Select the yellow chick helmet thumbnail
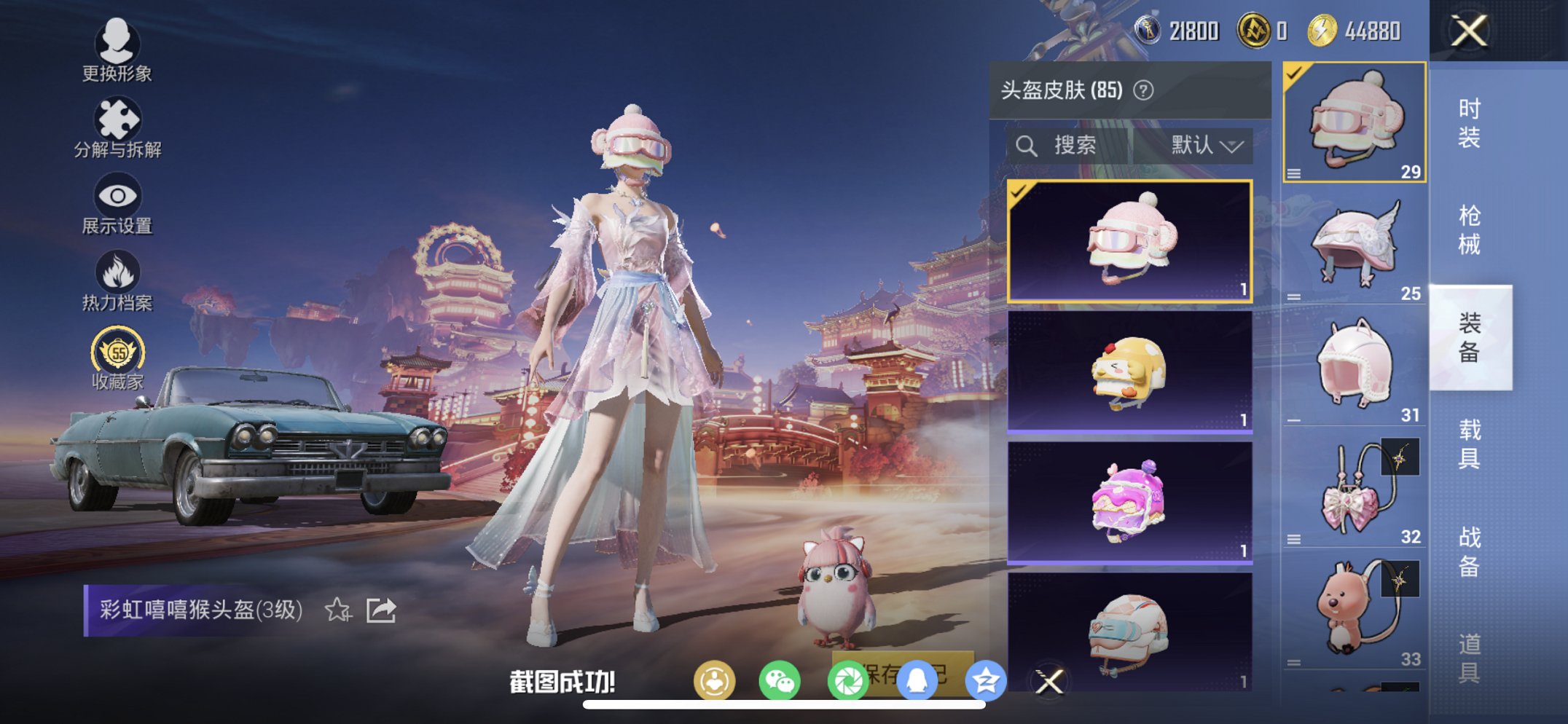Screen dimensions: 1568x724 point(1129,371)
